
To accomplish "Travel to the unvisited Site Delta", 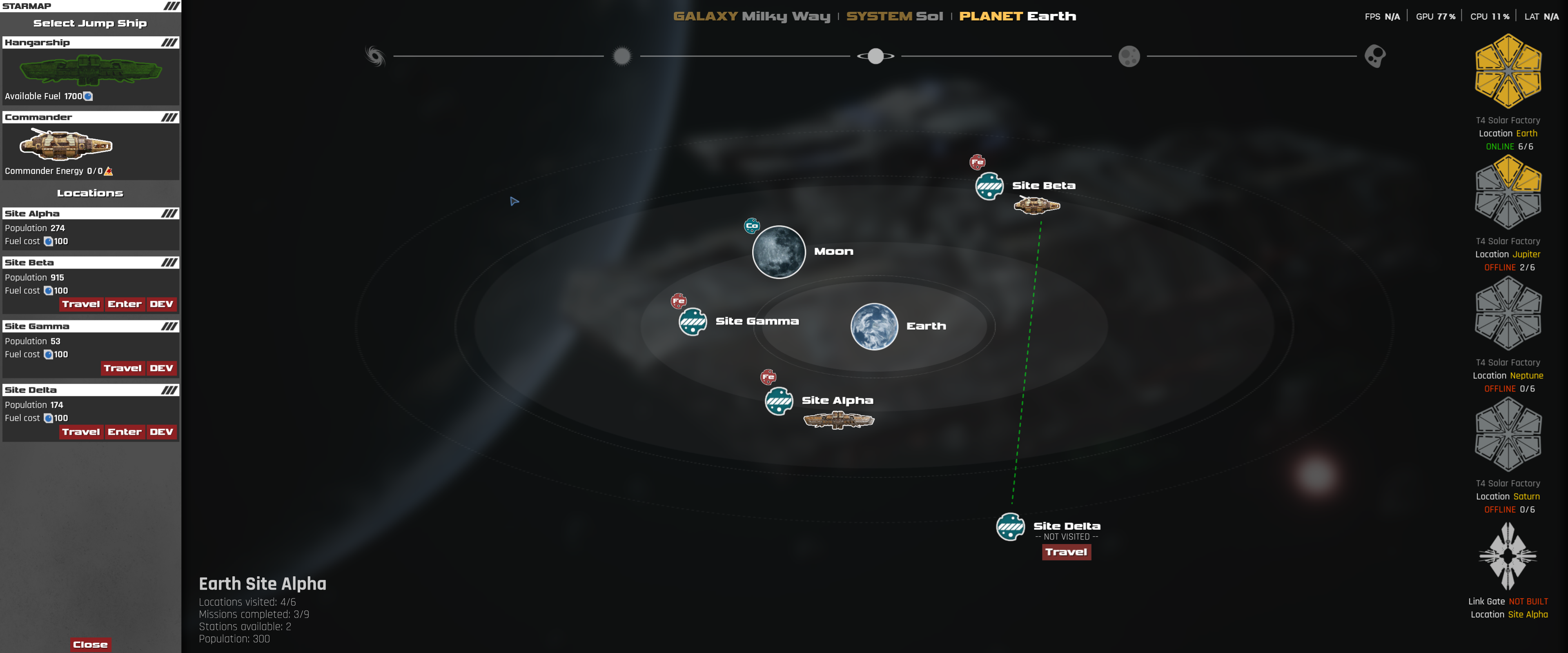I will 1067,553.
